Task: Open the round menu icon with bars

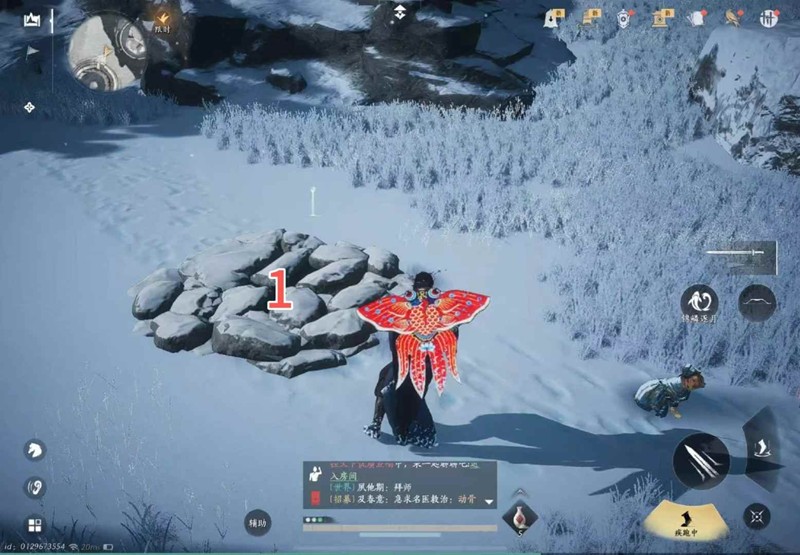Action: 770,18
